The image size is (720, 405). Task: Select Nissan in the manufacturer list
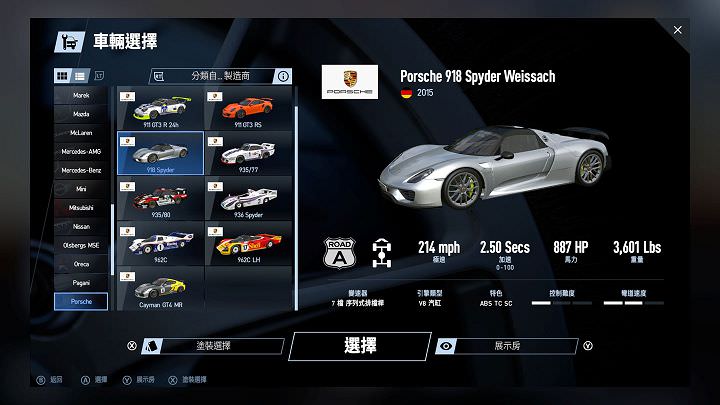pyautogui.click(x=81, y=226)
